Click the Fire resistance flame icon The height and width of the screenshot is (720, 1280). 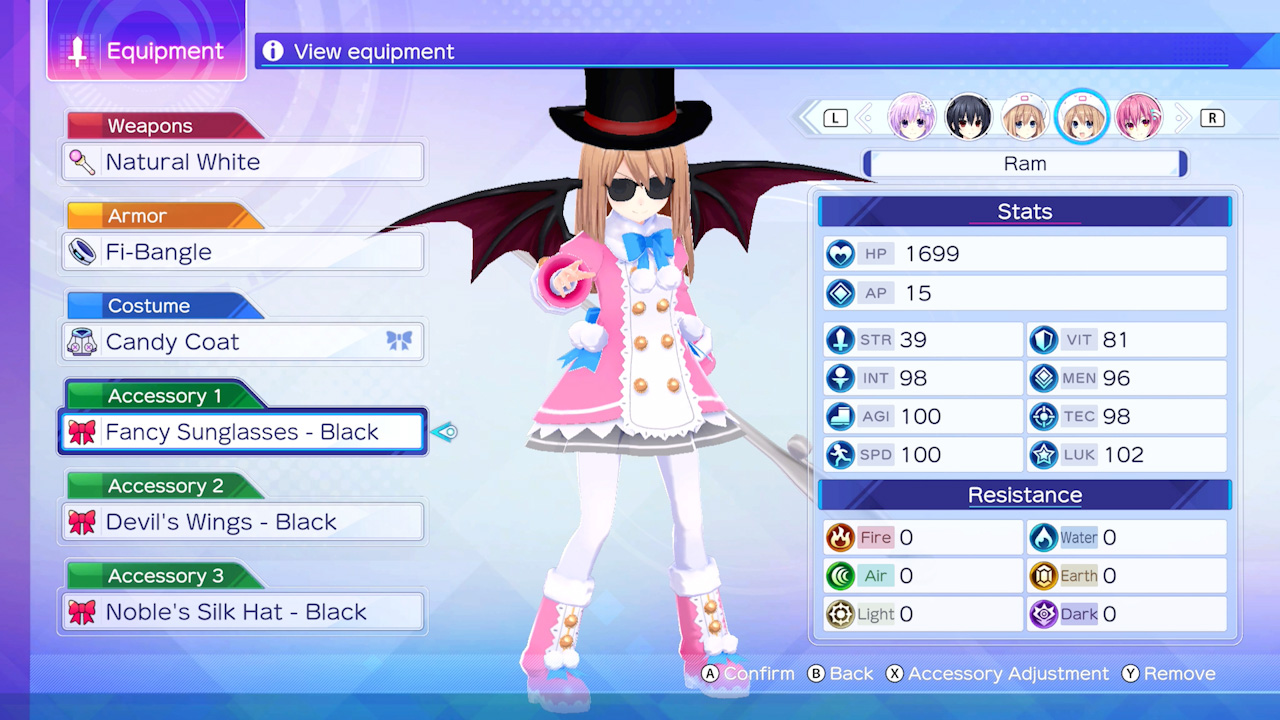pos(841,537)
